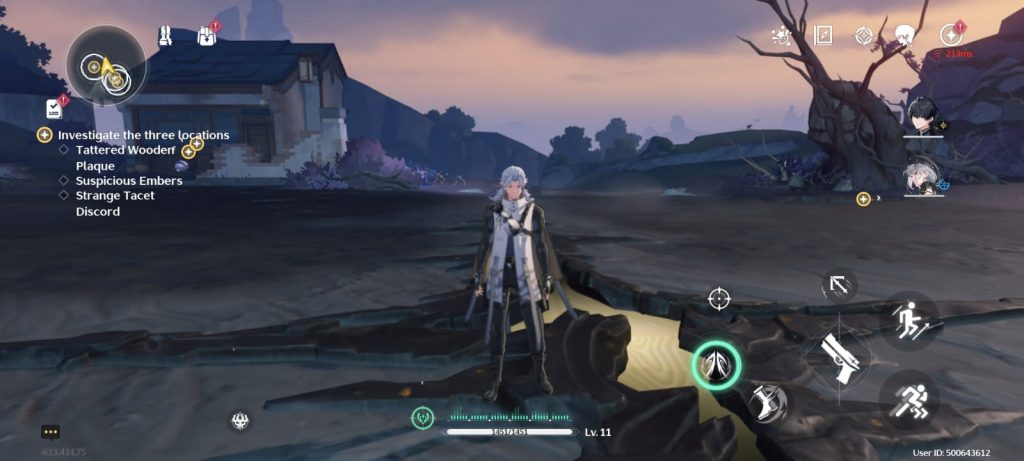Select the Investigate the three locations objective
Viewport: 1024px width, 461px height.
pyautogui.click(x=143, y=134)
